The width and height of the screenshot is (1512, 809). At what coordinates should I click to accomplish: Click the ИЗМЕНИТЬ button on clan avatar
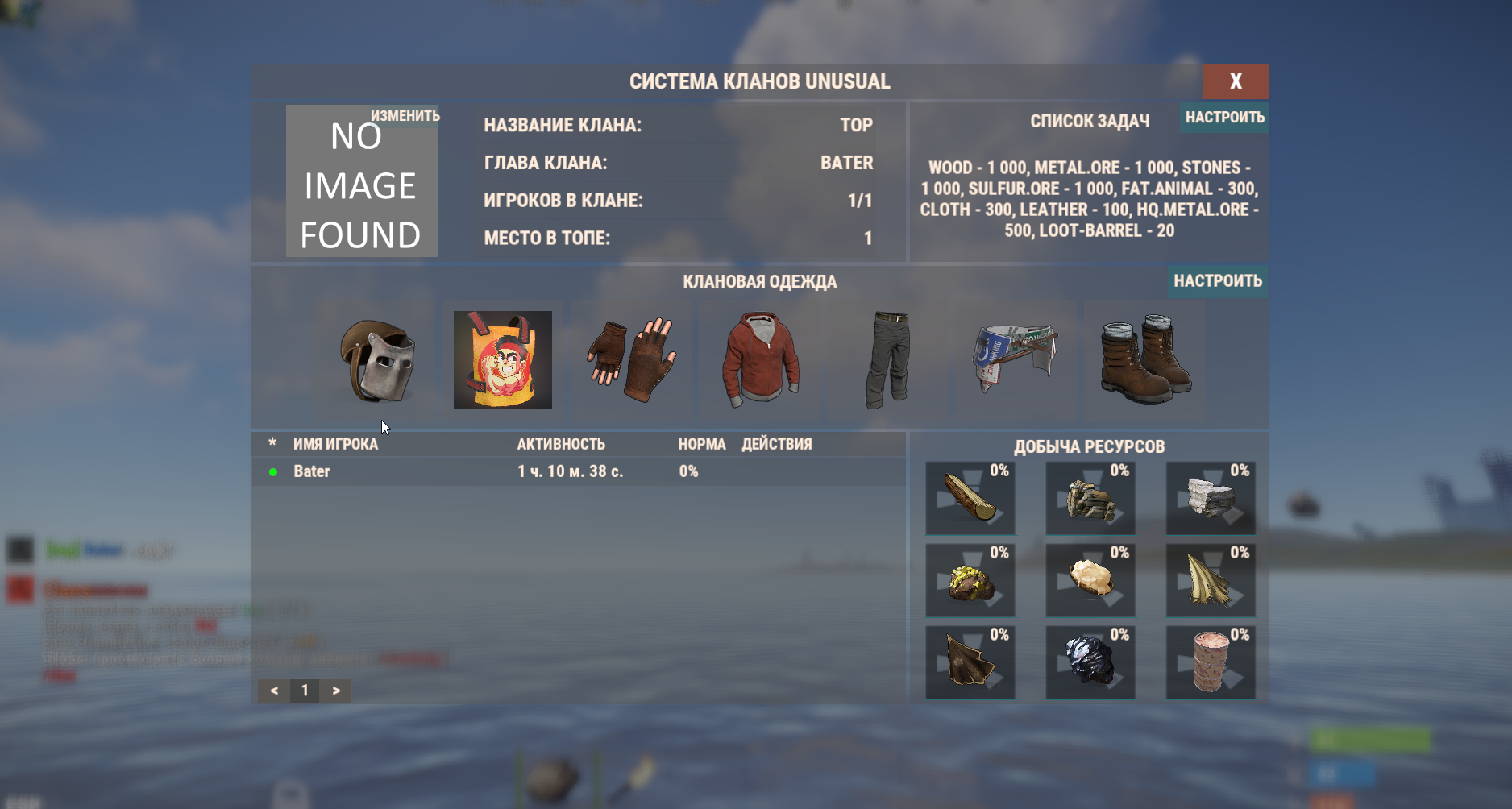tap(405, 116)
